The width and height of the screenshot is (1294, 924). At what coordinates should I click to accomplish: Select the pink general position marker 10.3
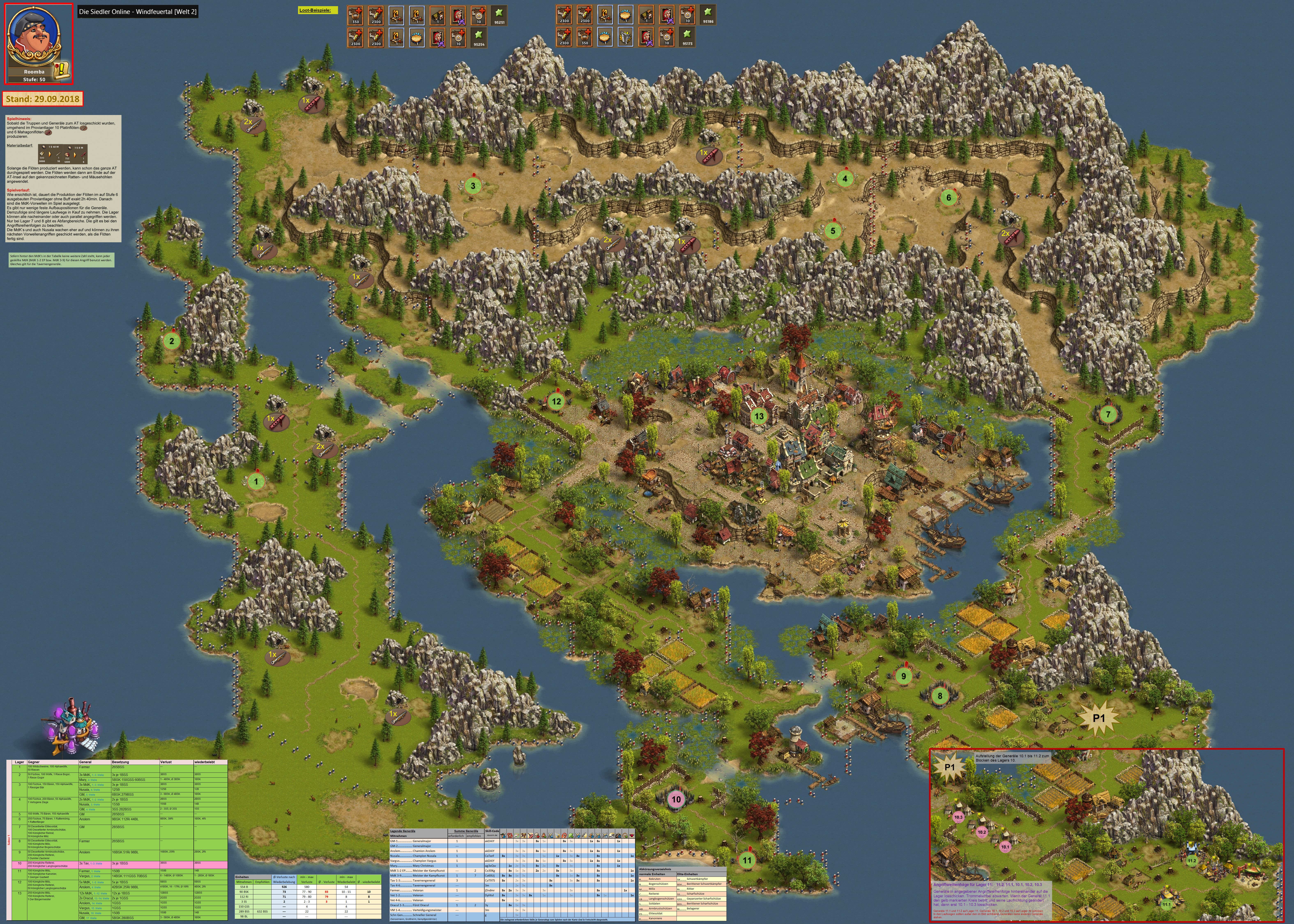(958, 817)
